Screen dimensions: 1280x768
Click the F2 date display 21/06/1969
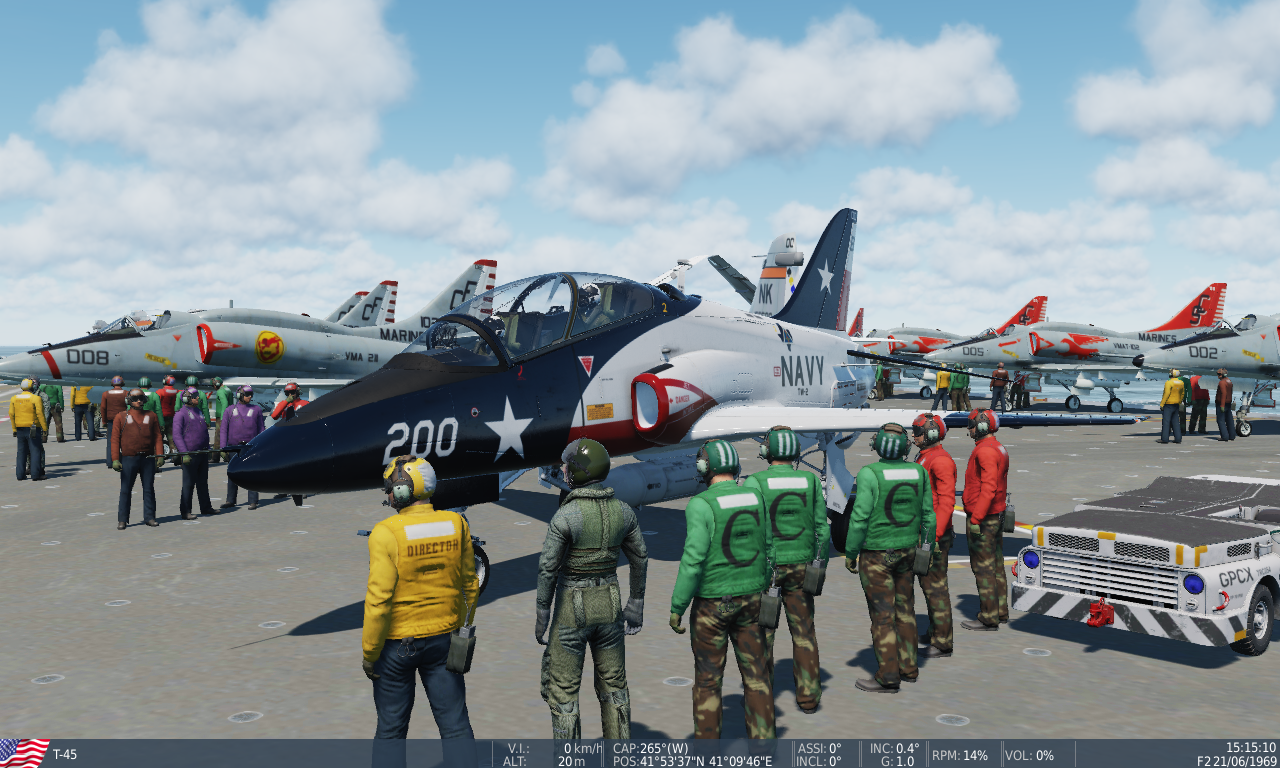point(1235,759)
